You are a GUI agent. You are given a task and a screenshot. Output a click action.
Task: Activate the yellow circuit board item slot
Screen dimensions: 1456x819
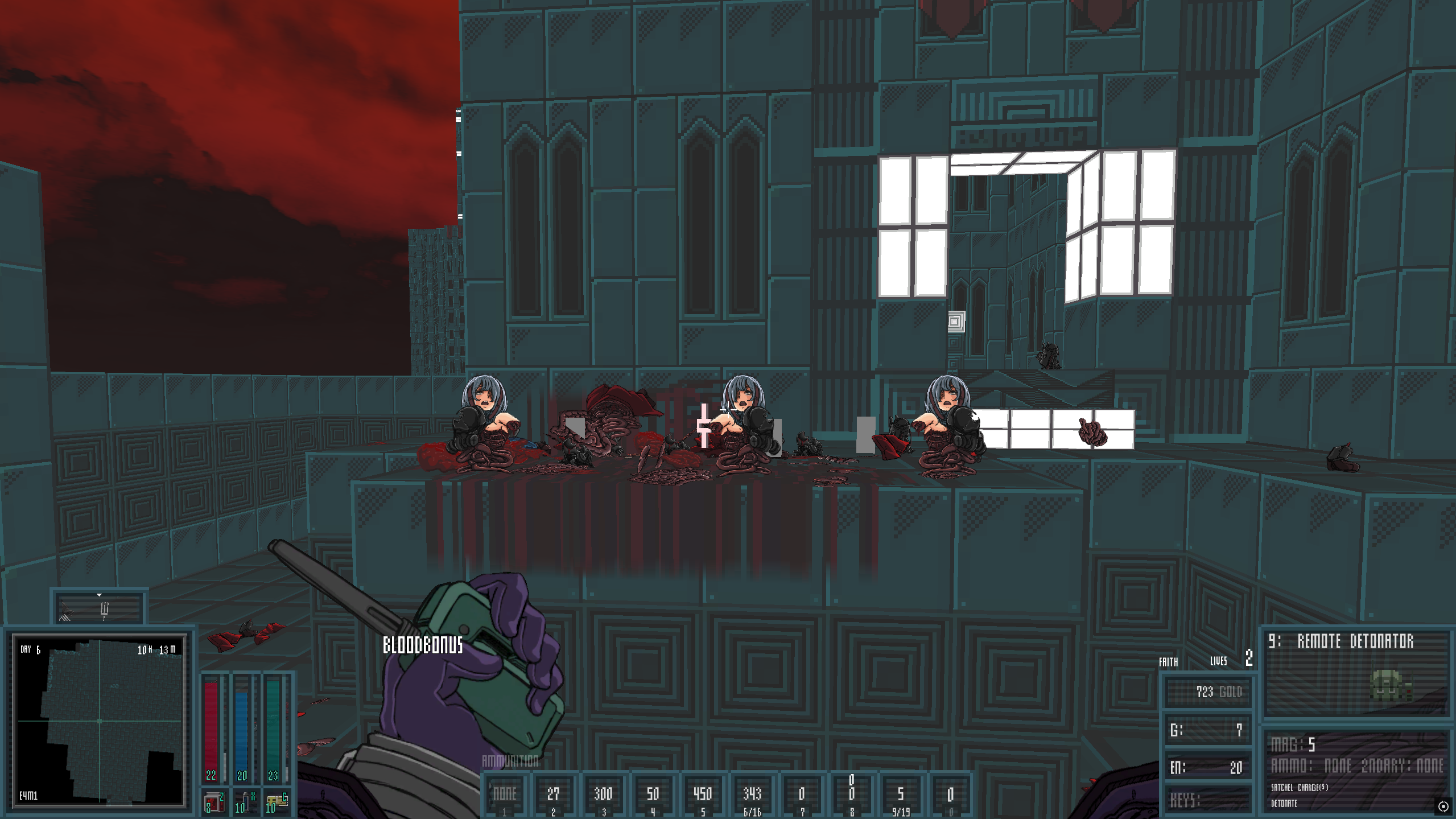coord(277,802)
